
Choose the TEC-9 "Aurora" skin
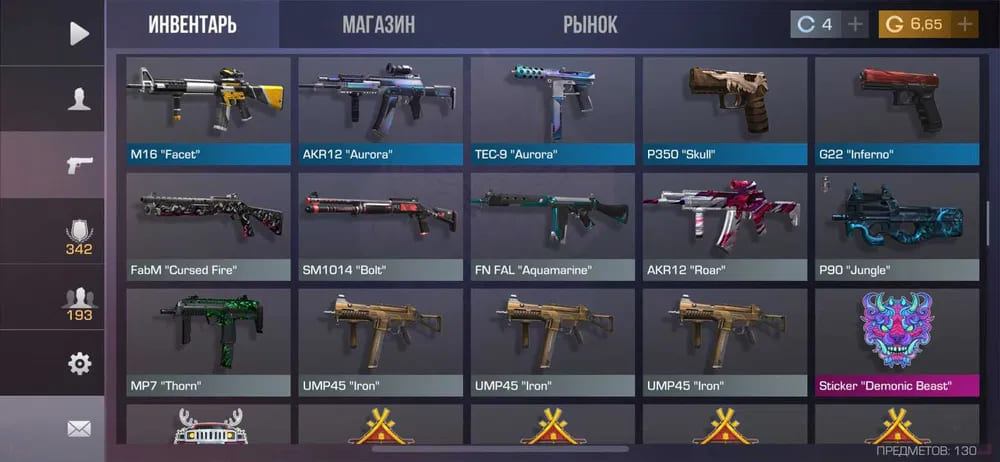(x=553, y=108)
